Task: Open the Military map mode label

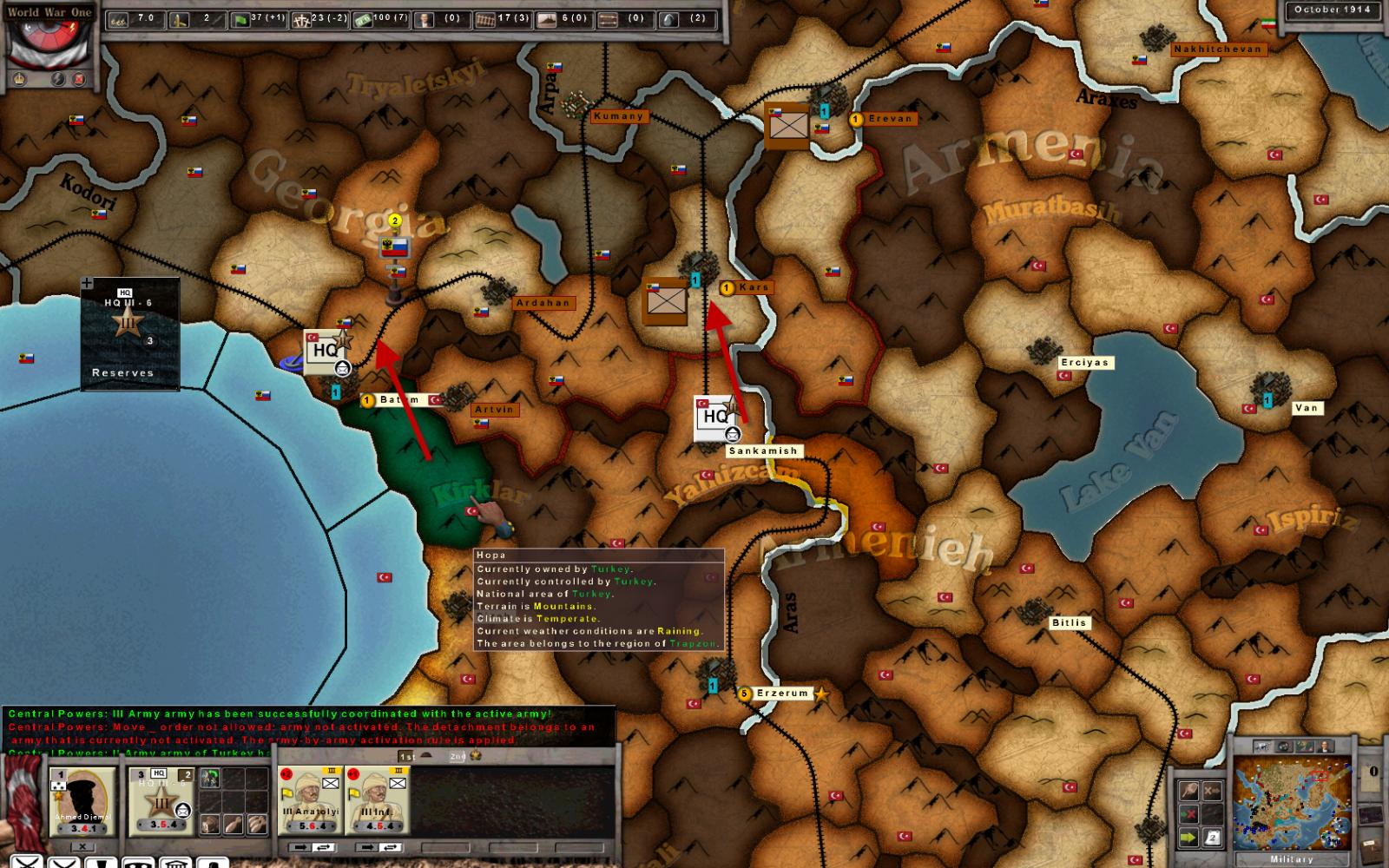Action: click(x=1291, y=859)
